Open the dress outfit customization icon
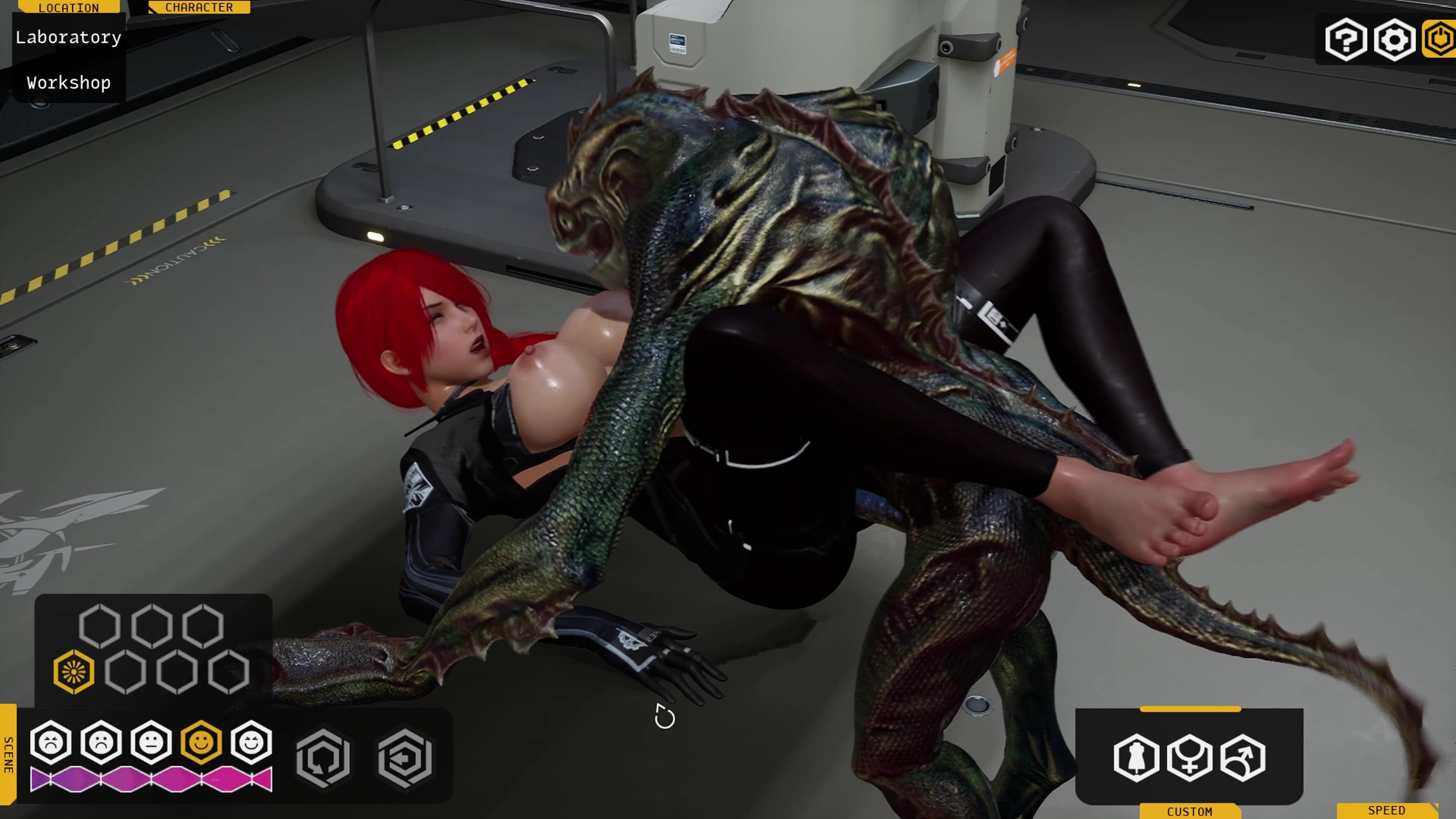Image resolution: width=1456 pixels, height=819 pixels. [1136, 758]
